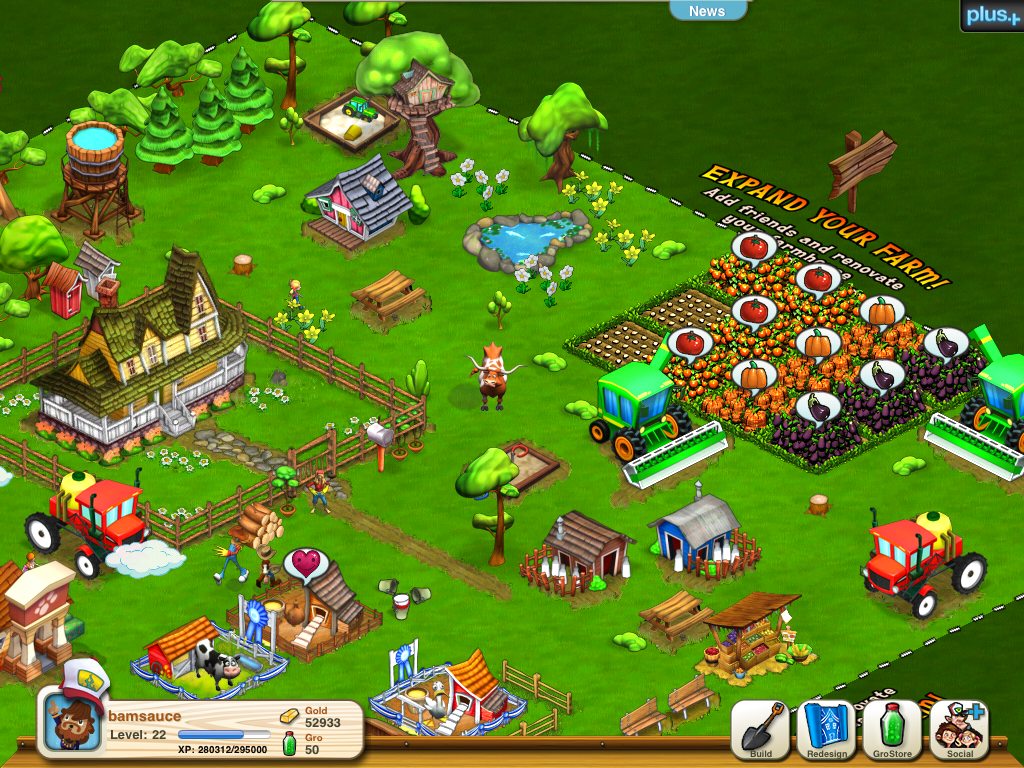The image size is (1024, 768).
Task: Open the News tab
Action: pyautogui.click(x=707, y=11)
